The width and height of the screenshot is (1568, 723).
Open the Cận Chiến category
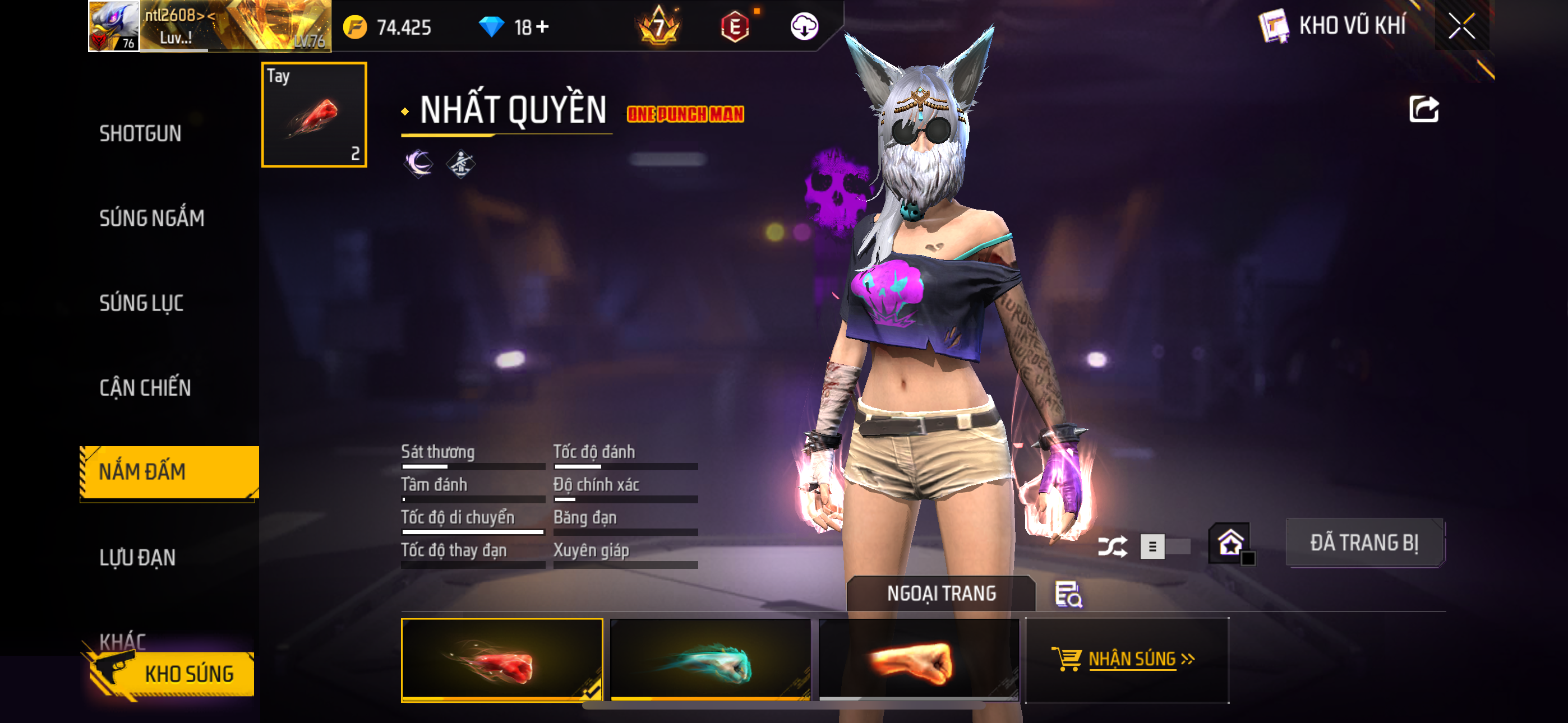[x=145, y=388]
